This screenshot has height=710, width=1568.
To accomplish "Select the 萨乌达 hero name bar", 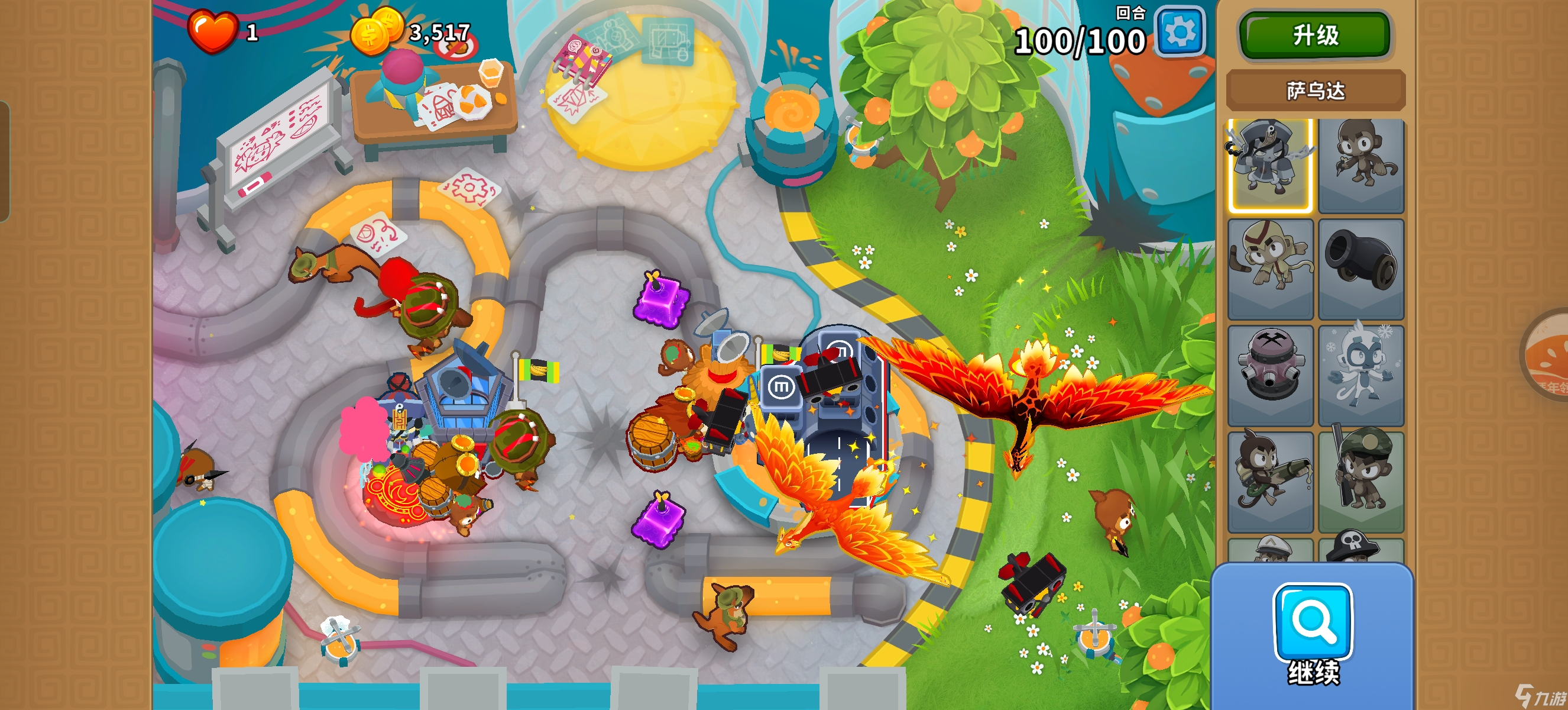I will tap(1315, 91).
